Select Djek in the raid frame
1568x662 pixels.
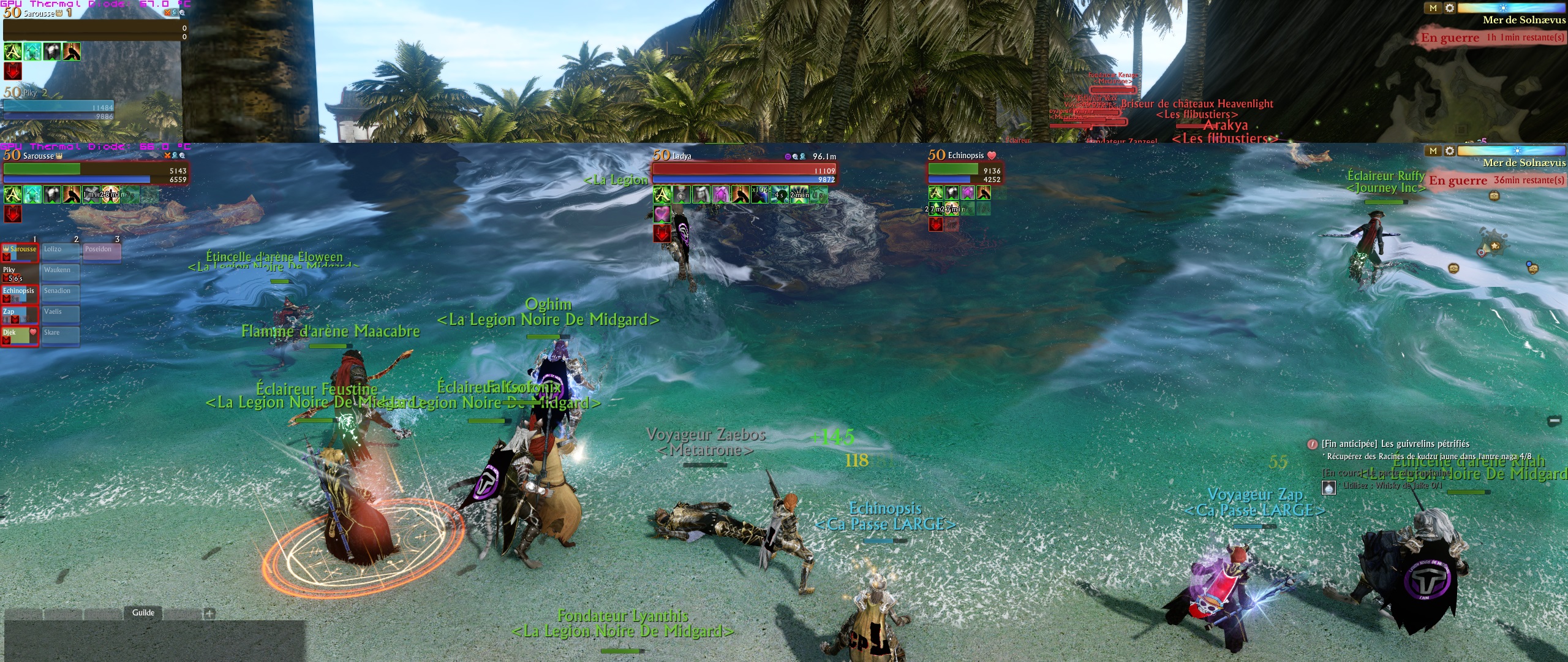pos(20,336)
